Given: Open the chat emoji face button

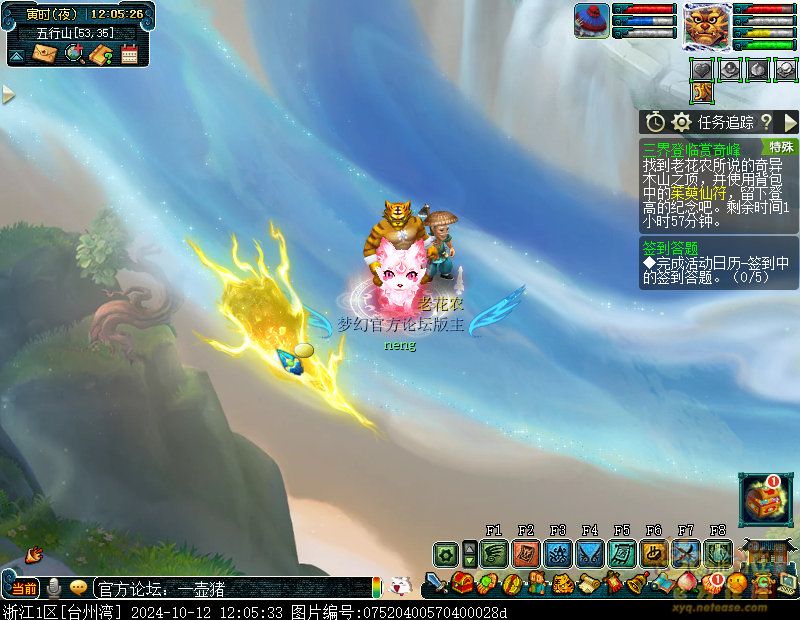Looking at the screenshot, I should pyautogui.click(x=78, y=588).
